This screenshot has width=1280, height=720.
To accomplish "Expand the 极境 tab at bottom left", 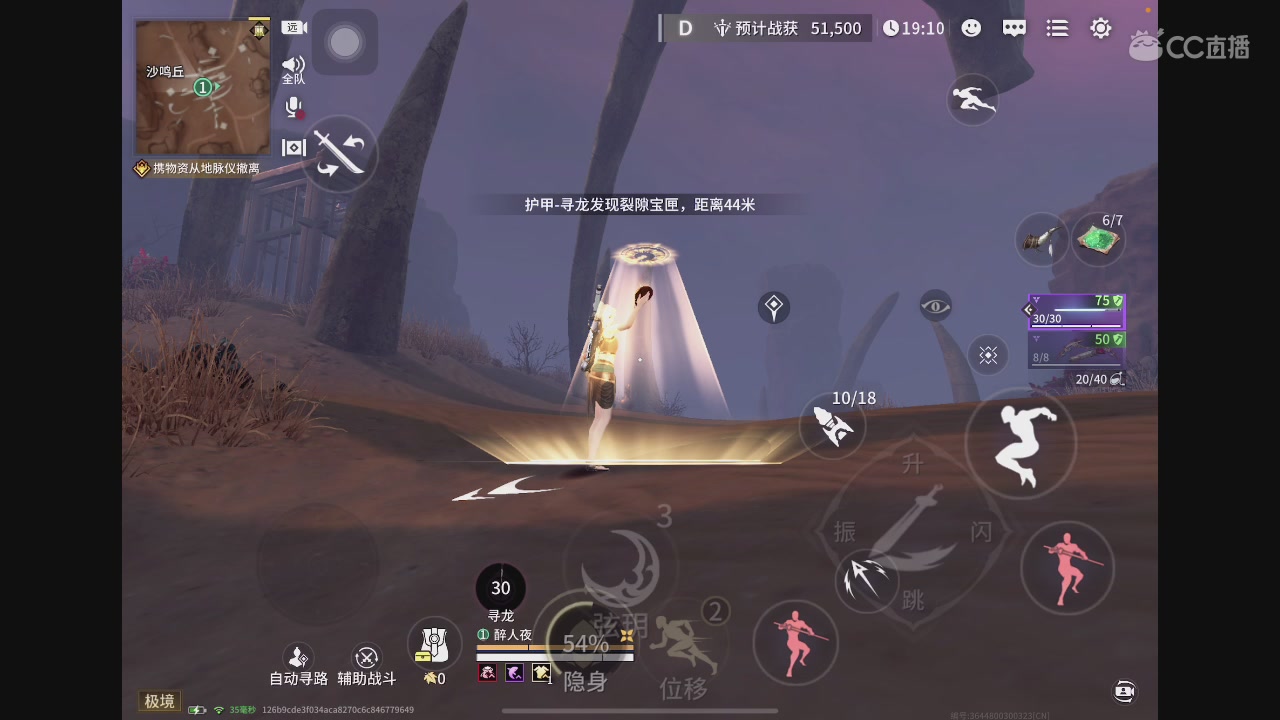I will pos(158,701).
